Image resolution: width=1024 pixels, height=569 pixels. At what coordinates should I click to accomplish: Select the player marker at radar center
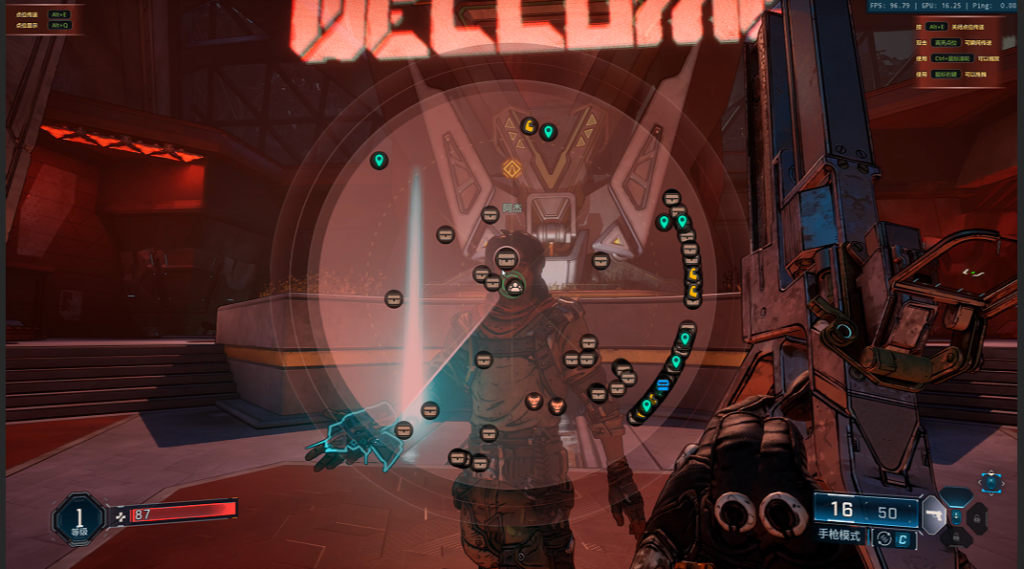[x=514, y=286]
